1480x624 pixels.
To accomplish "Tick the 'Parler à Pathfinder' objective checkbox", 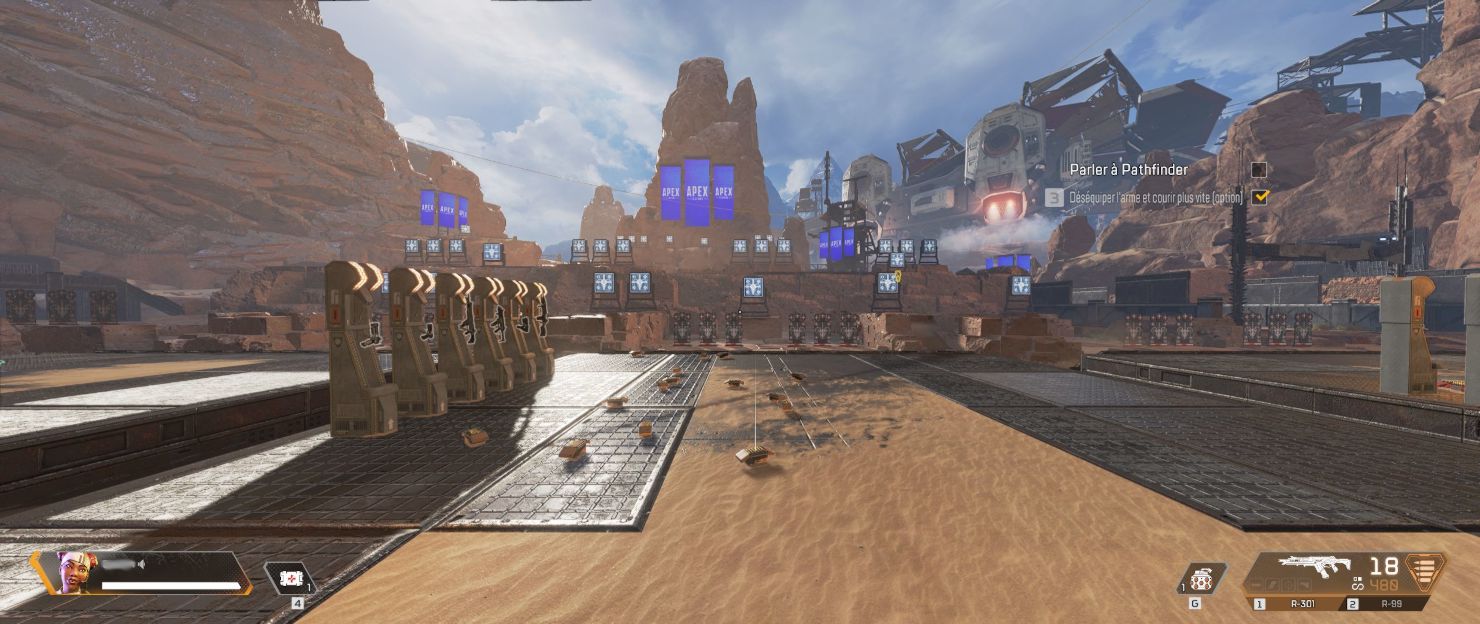I will coord(1259,170).
